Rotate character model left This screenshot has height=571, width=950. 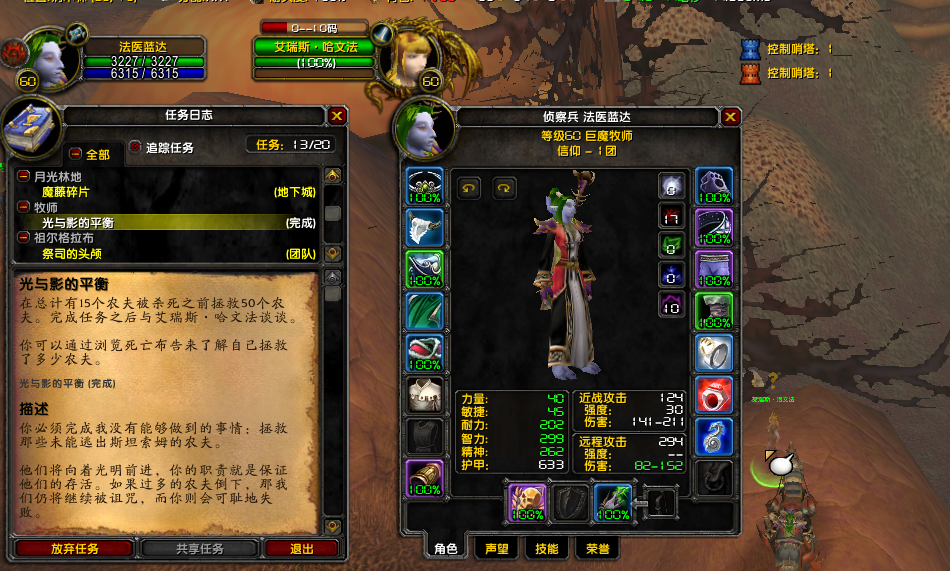(469, 187)
